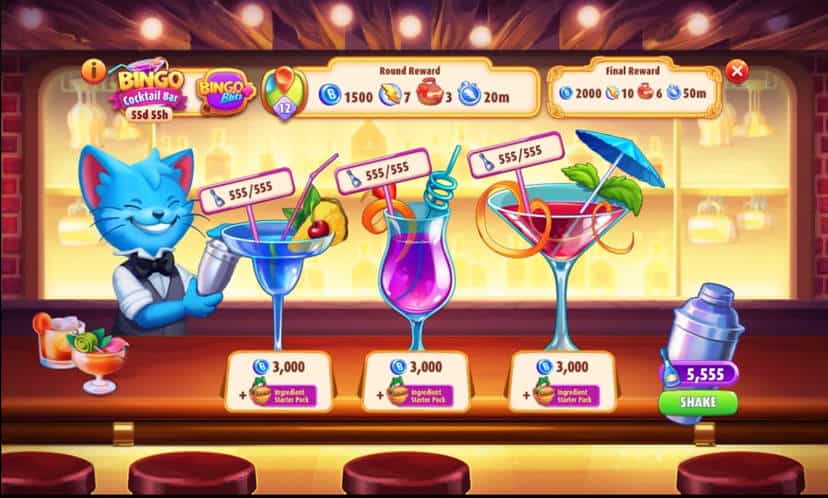Select the blue margarita cocktail reward panel
Screen dimensions: 828x498
pos(277,380)
